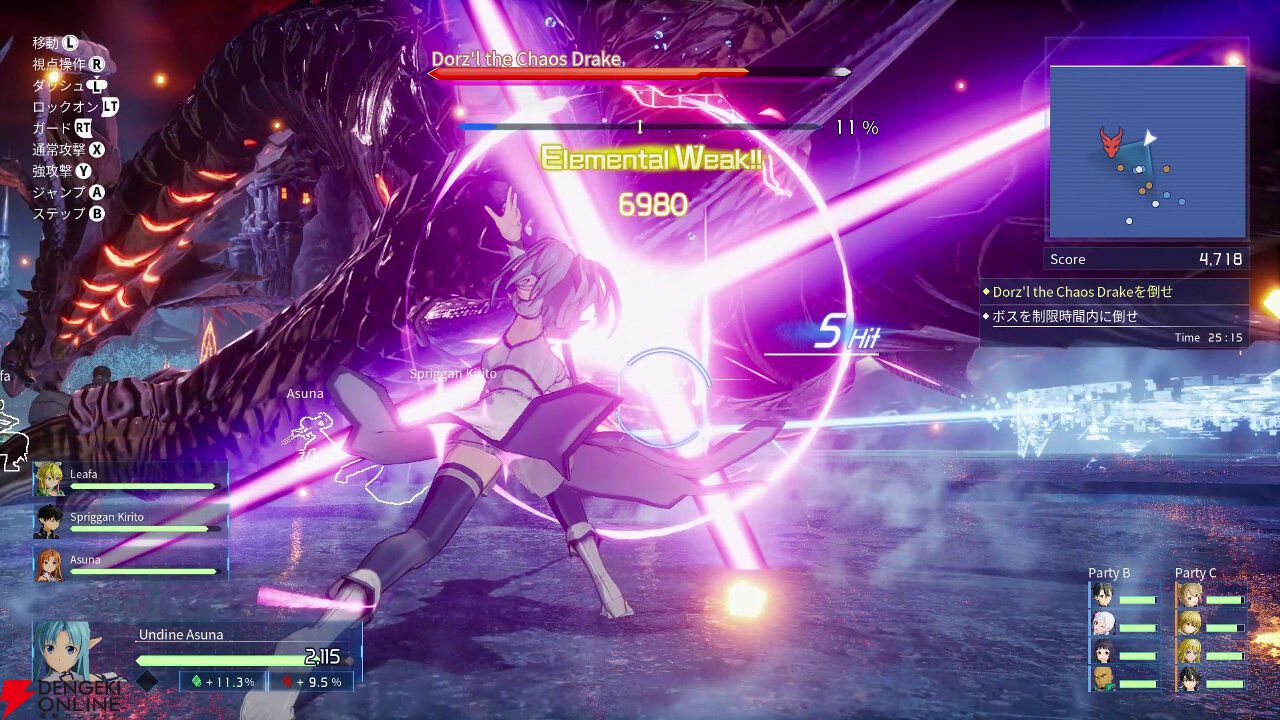This screenshot has height=720, width=1280.
Task: Click the minimap panel
Action: coord(1147,152)
